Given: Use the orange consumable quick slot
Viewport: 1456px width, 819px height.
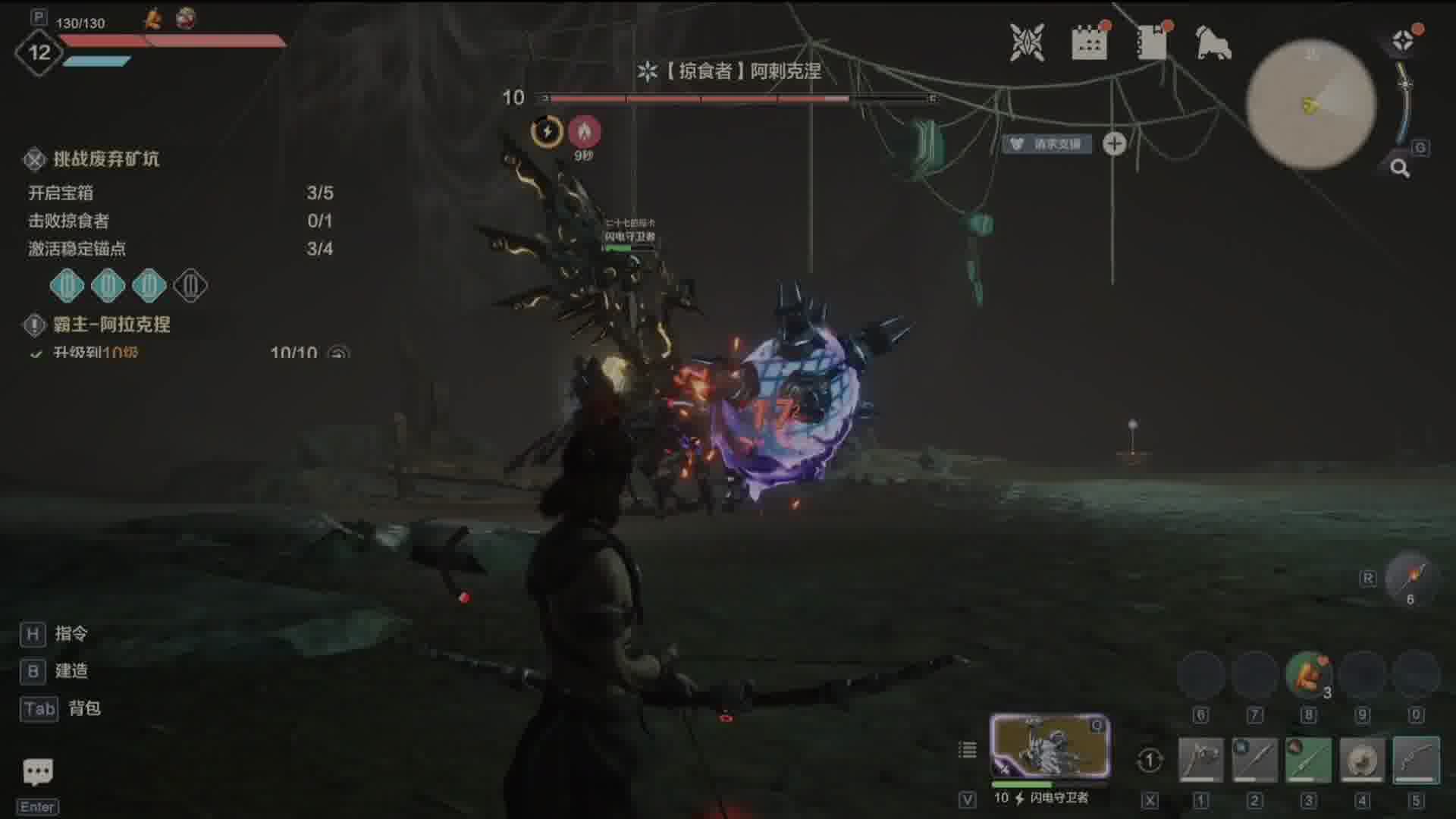Looking at the screenshot, I should [x=1308, y=675].
